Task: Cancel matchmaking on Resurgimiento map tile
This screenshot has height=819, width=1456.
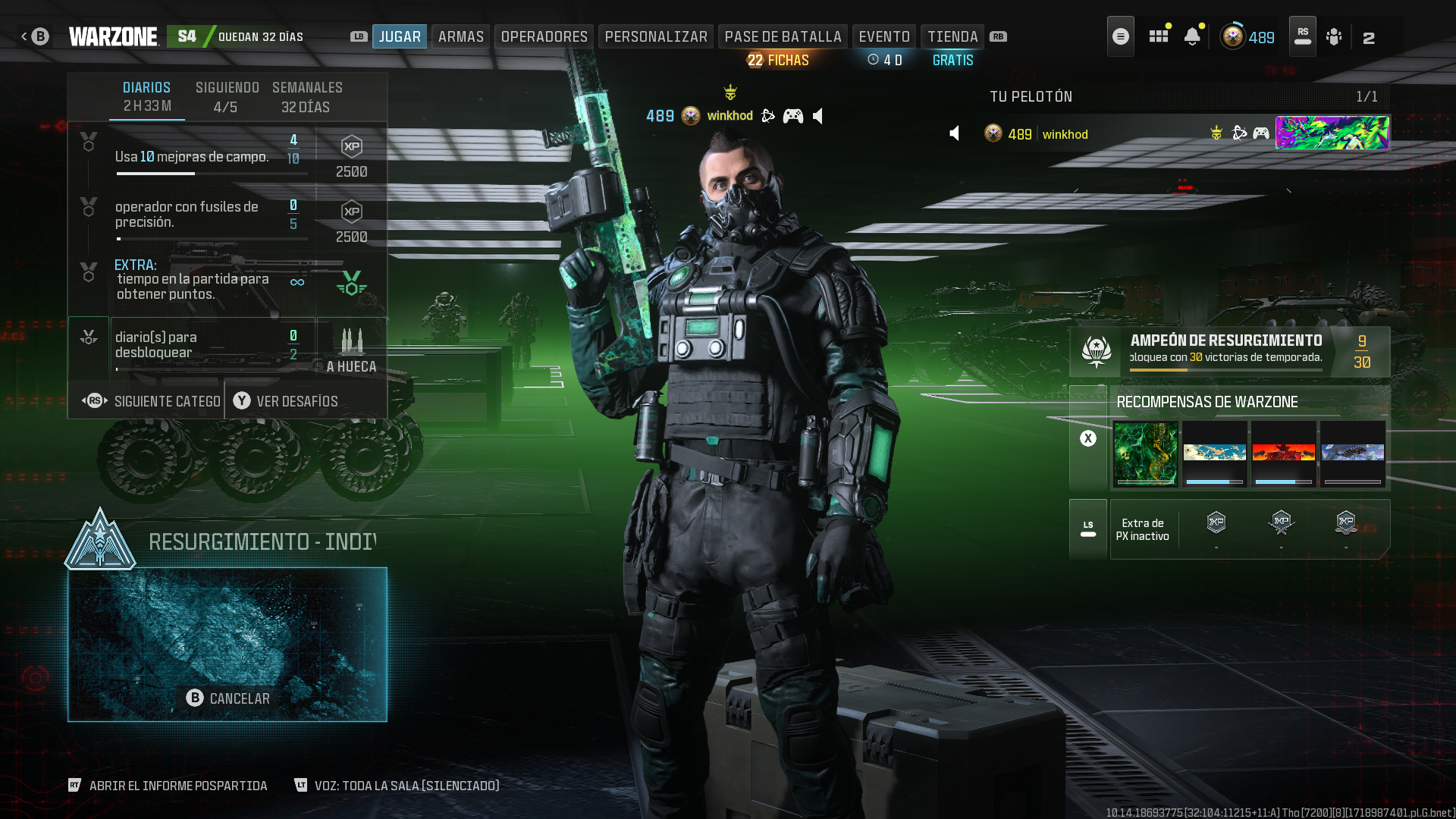Action: coord(227,698)
